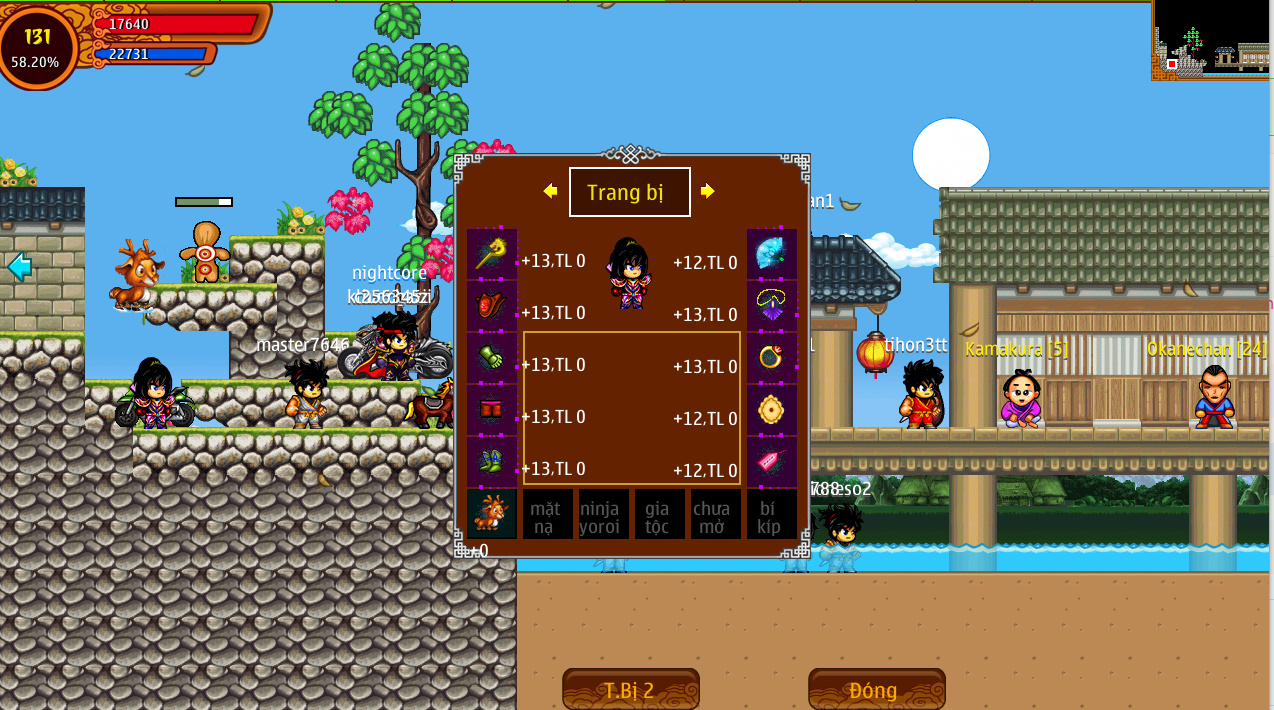
Task: Select the pink charm talisman slot
Action: 772,462
